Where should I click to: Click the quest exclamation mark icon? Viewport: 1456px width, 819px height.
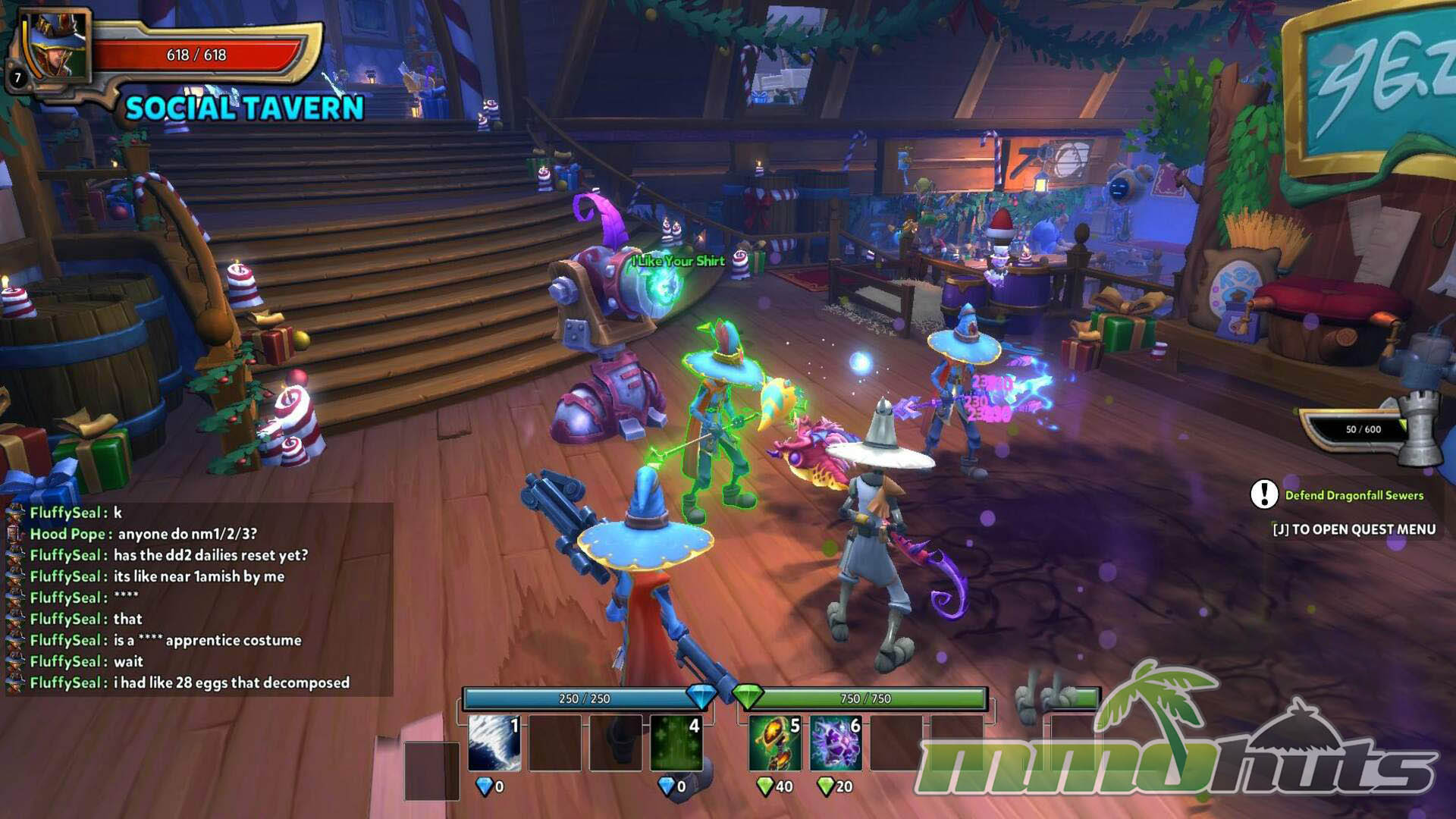[1264, 494]
